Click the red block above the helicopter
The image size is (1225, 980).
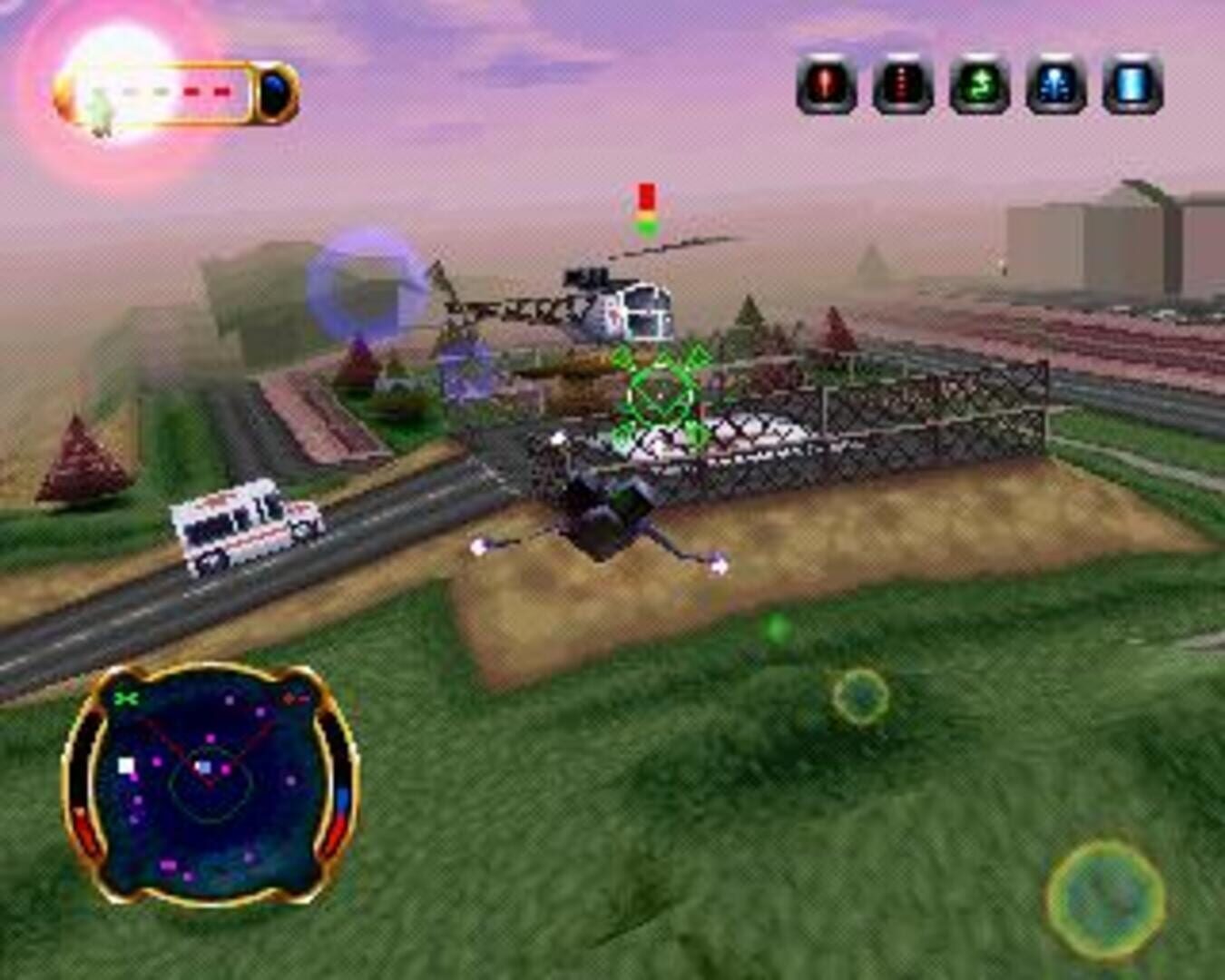[x=647, y=194]
